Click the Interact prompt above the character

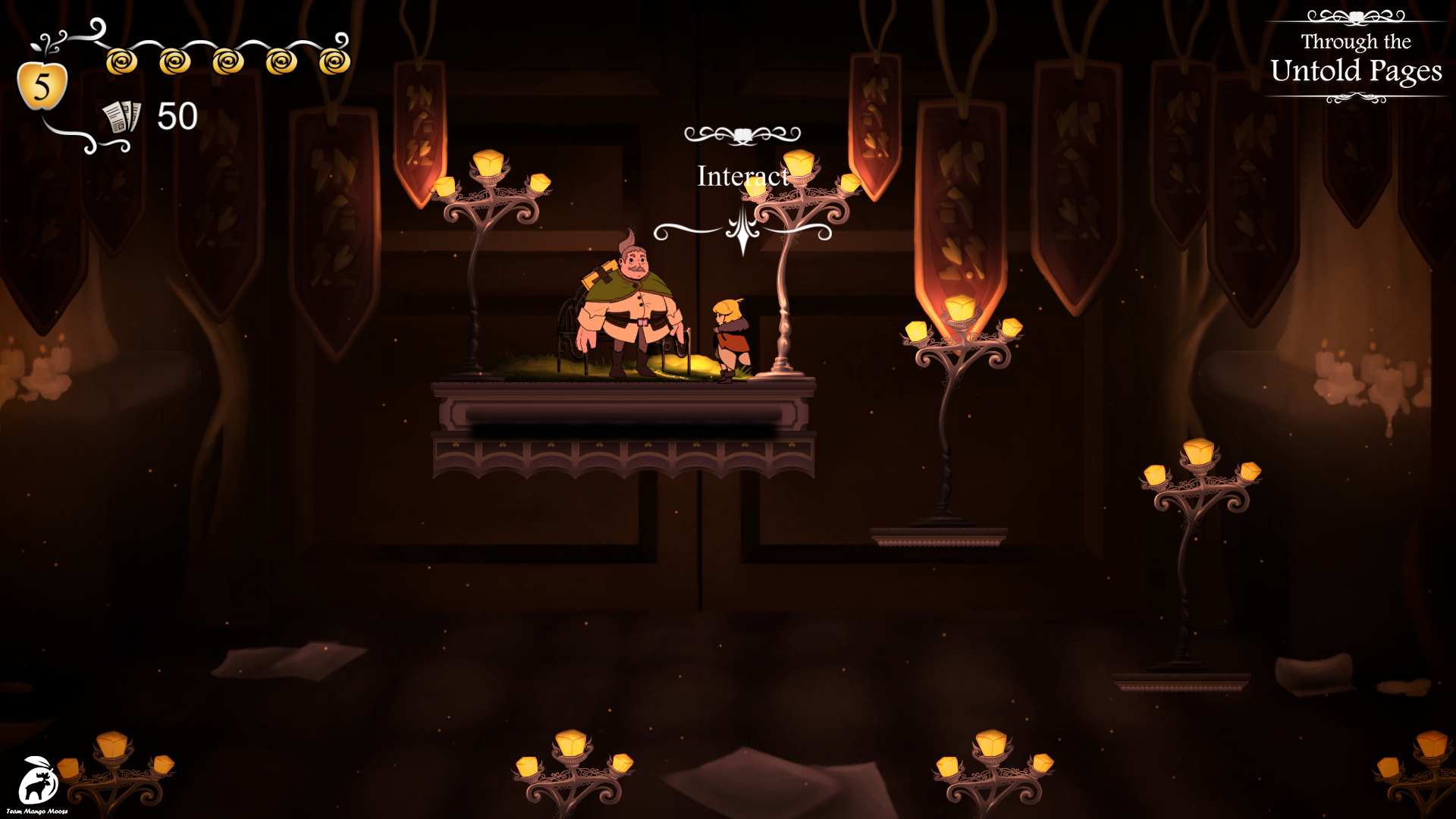pos(742,177)
